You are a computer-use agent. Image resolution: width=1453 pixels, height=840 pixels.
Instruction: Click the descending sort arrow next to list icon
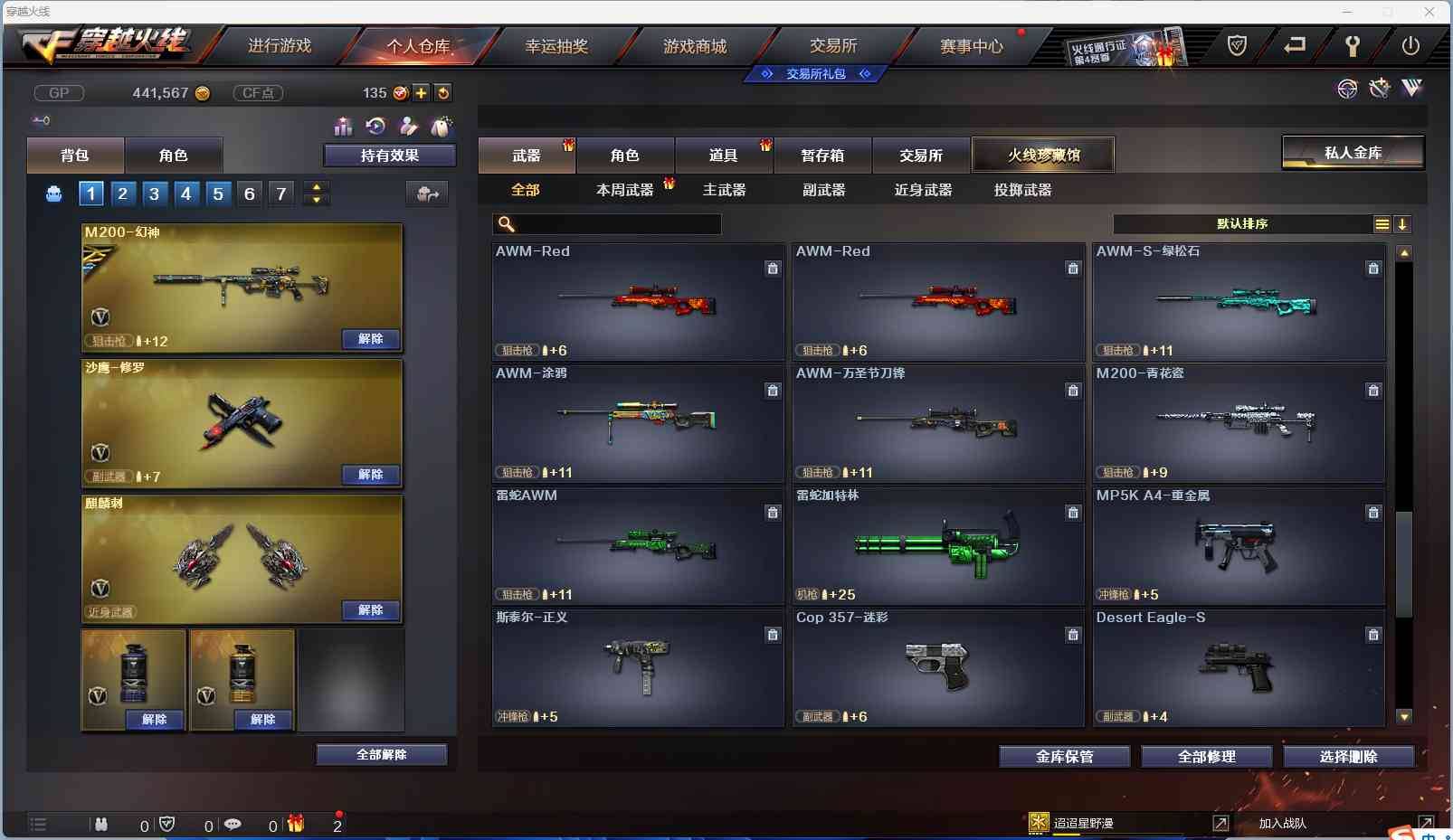coord(1402,224)
